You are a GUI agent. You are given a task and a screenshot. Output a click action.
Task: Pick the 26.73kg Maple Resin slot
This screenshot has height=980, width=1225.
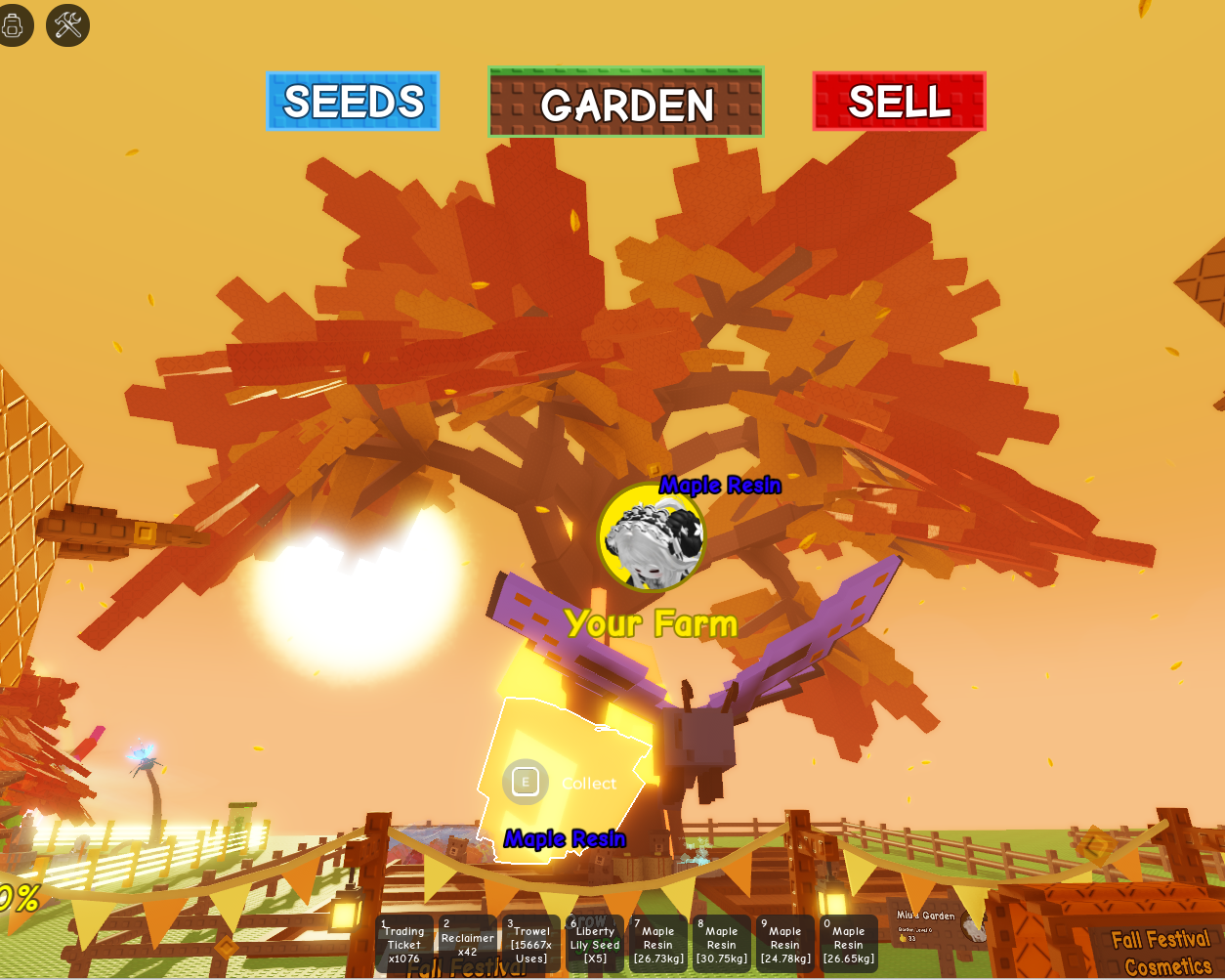[657, 944]
